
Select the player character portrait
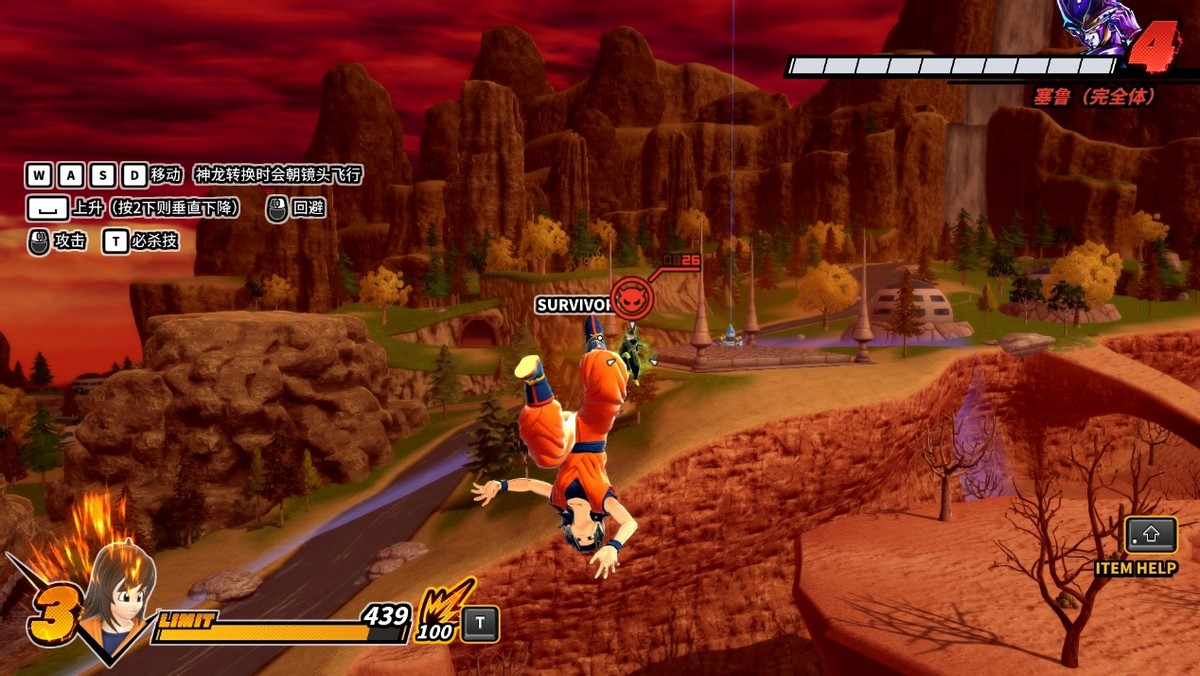pyautogui.click(x=118, y=590)
